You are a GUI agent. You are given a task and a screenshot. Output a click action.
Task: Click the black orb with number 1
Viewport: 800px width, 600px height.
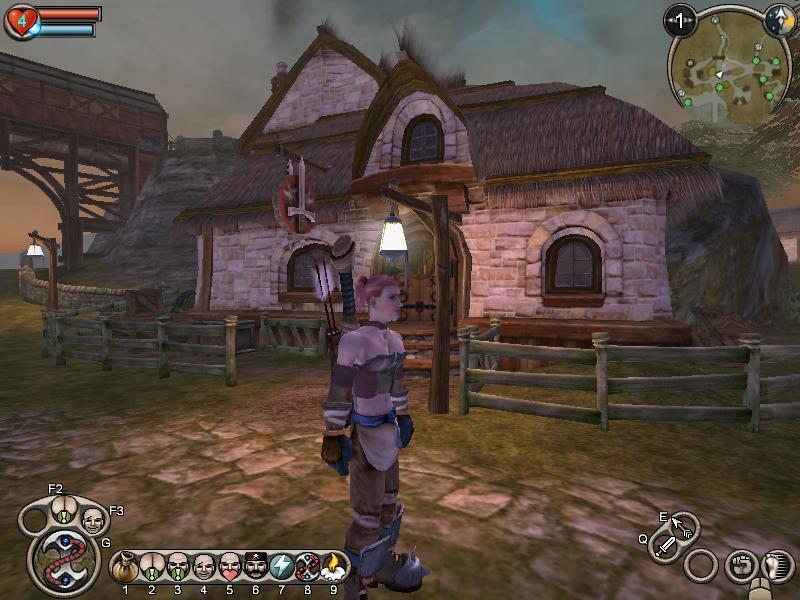681,19
